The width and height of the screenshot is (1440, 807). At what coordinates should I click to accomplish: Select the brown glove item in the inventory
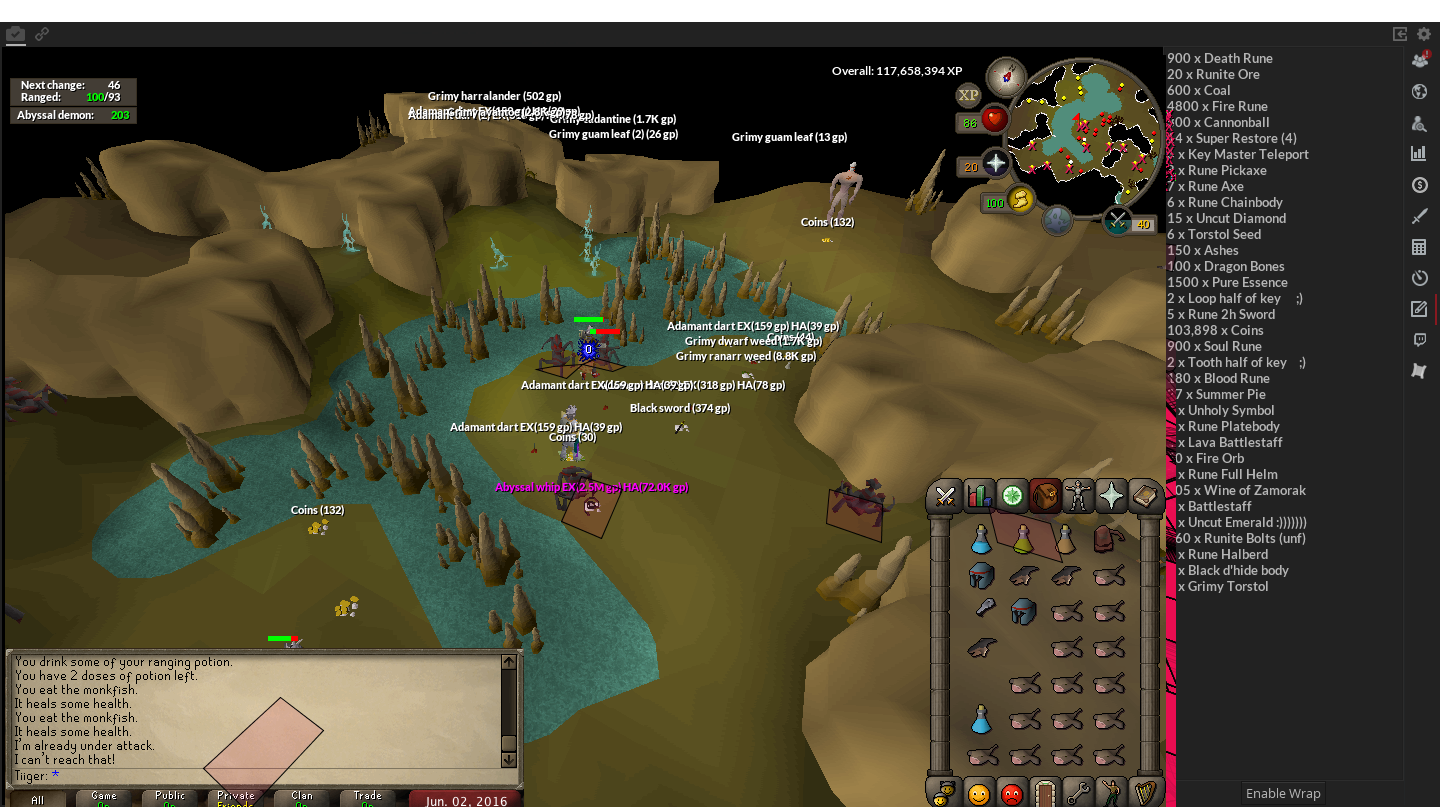point(1105,540)
